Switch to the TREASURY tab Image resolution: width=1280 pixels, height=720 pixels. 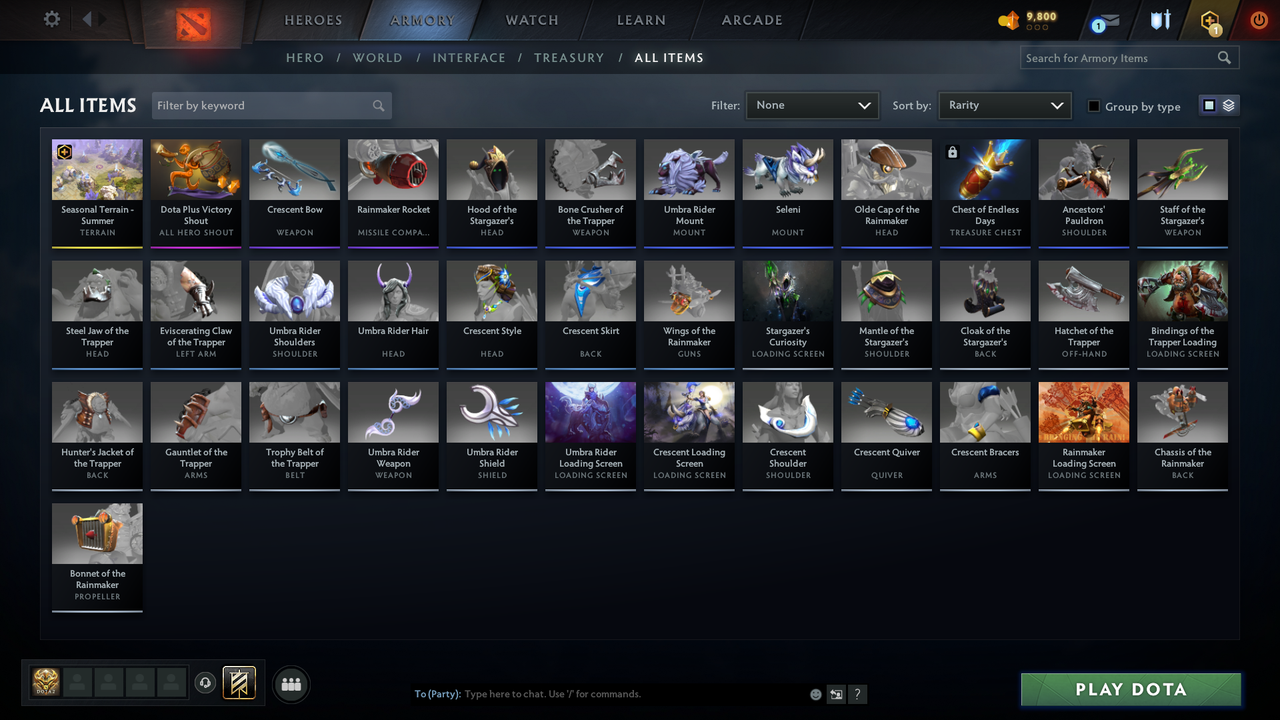pos(569,58)
